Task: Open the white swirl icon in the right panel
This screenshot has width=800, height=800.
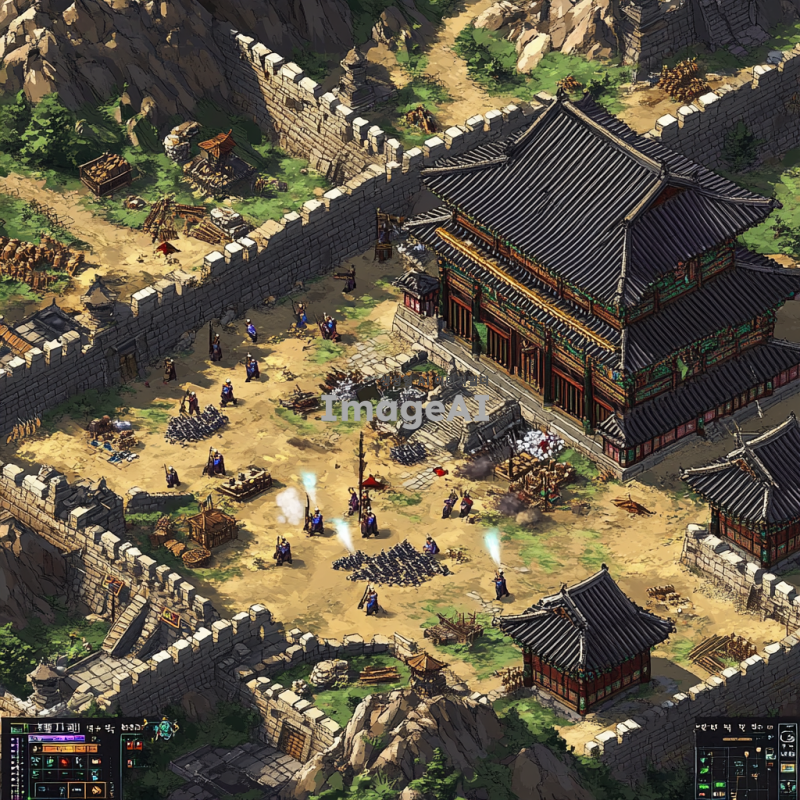Action: coord(788,737)
